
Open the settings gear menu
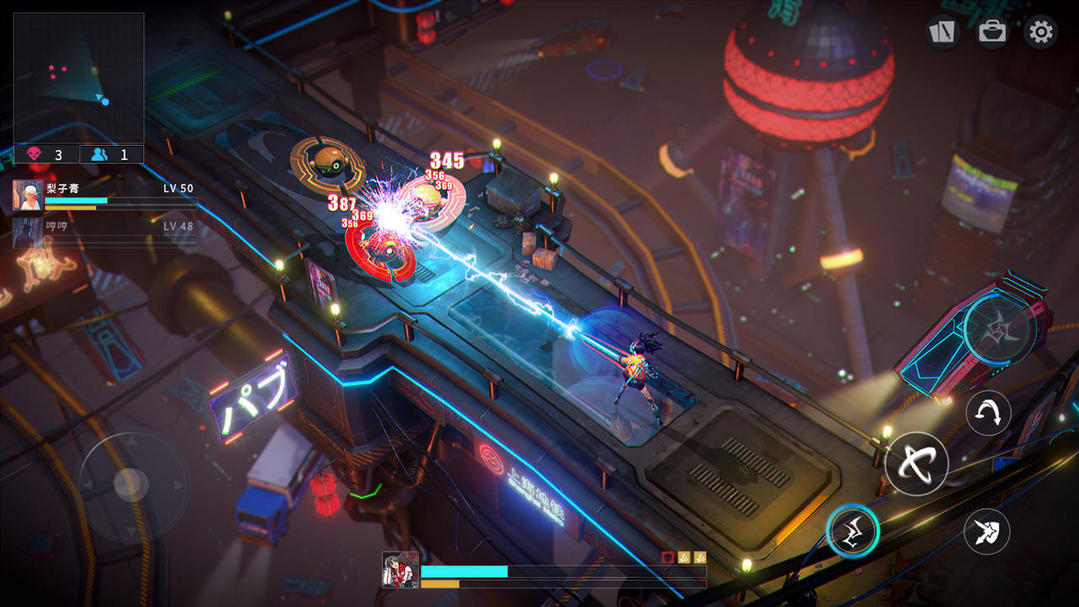[1040, 32]
